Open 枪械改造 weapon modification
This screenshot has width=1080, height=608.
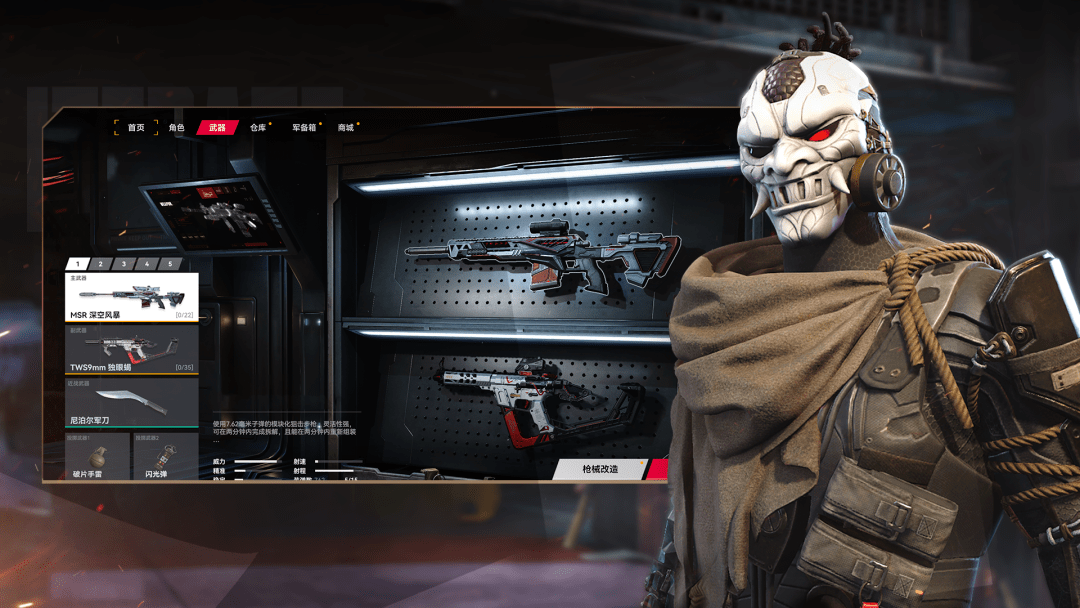pyautogui.click(x=601, y=469)
